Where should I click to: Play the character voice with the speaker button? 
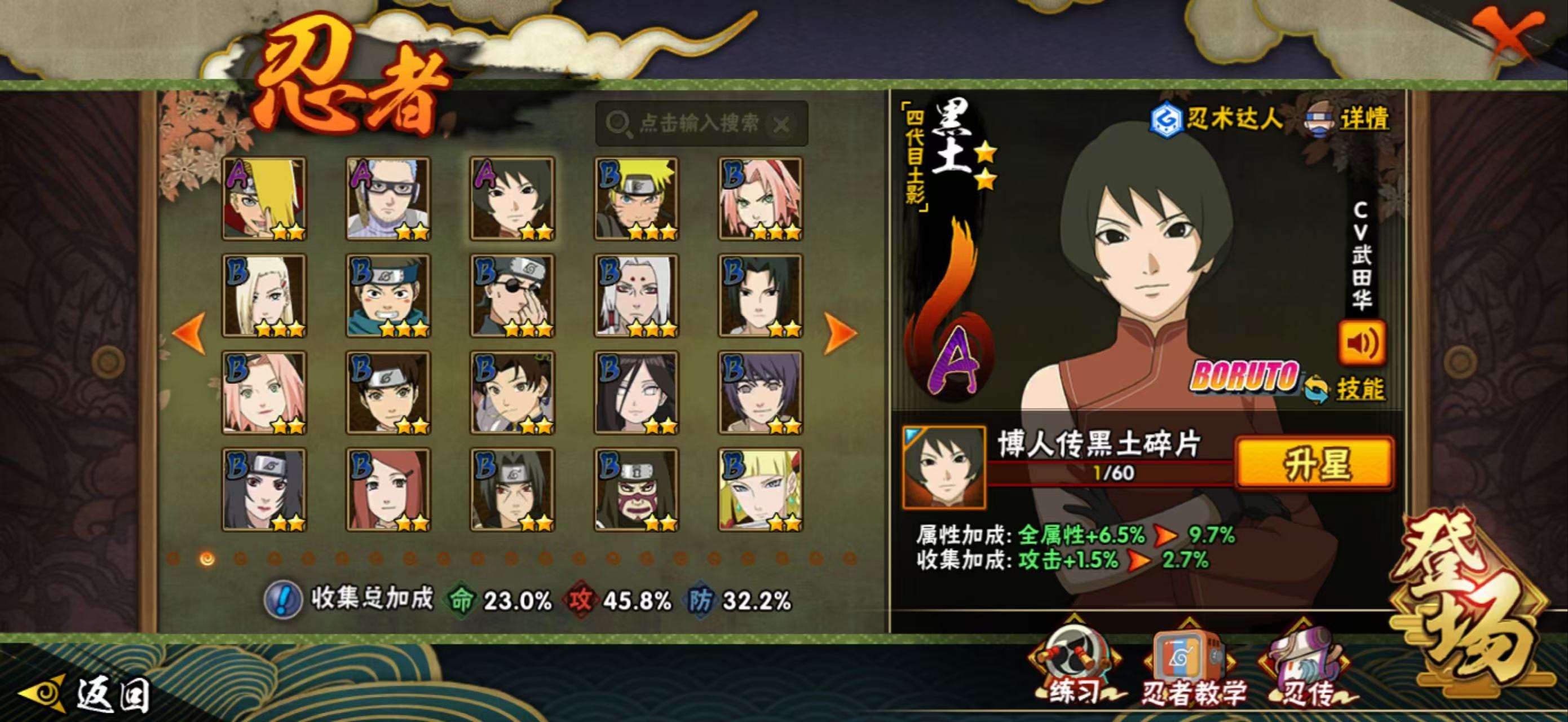pos(1362,343)
